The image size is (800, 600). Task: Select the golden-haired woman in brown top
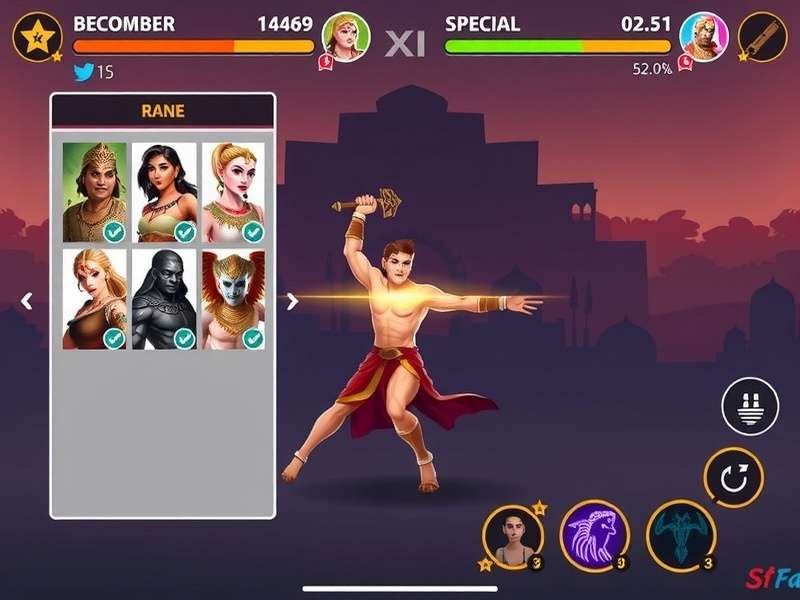95,299
